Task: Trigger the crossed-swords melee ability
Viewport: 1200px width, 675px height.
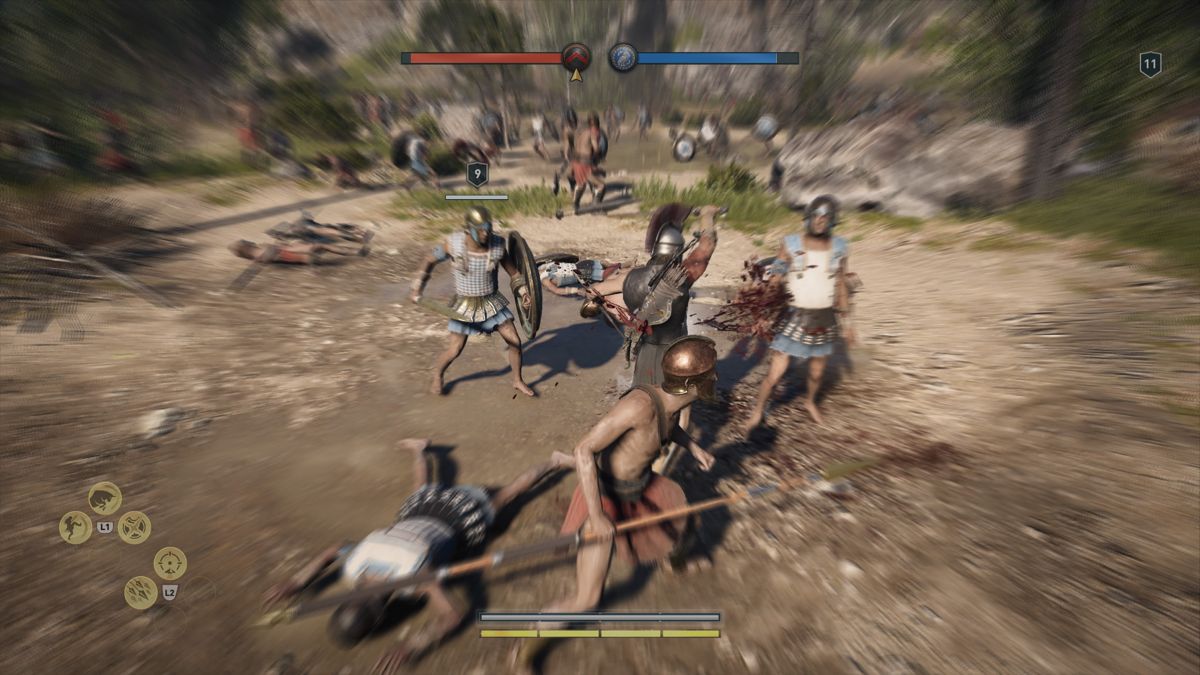Action: coord(134,527)
